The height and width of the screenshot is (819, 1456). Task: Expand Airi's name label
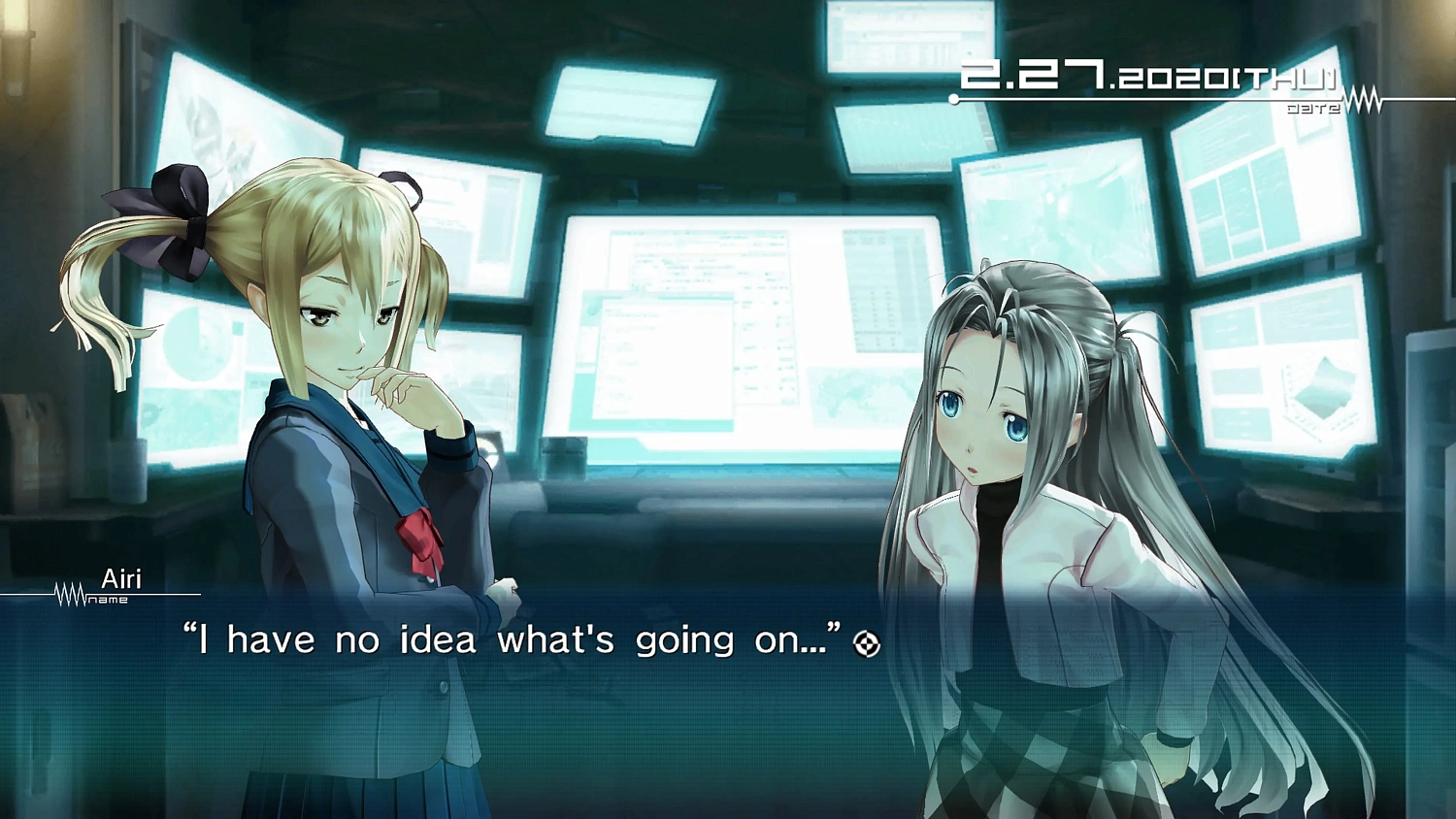[x=120, y=579]
